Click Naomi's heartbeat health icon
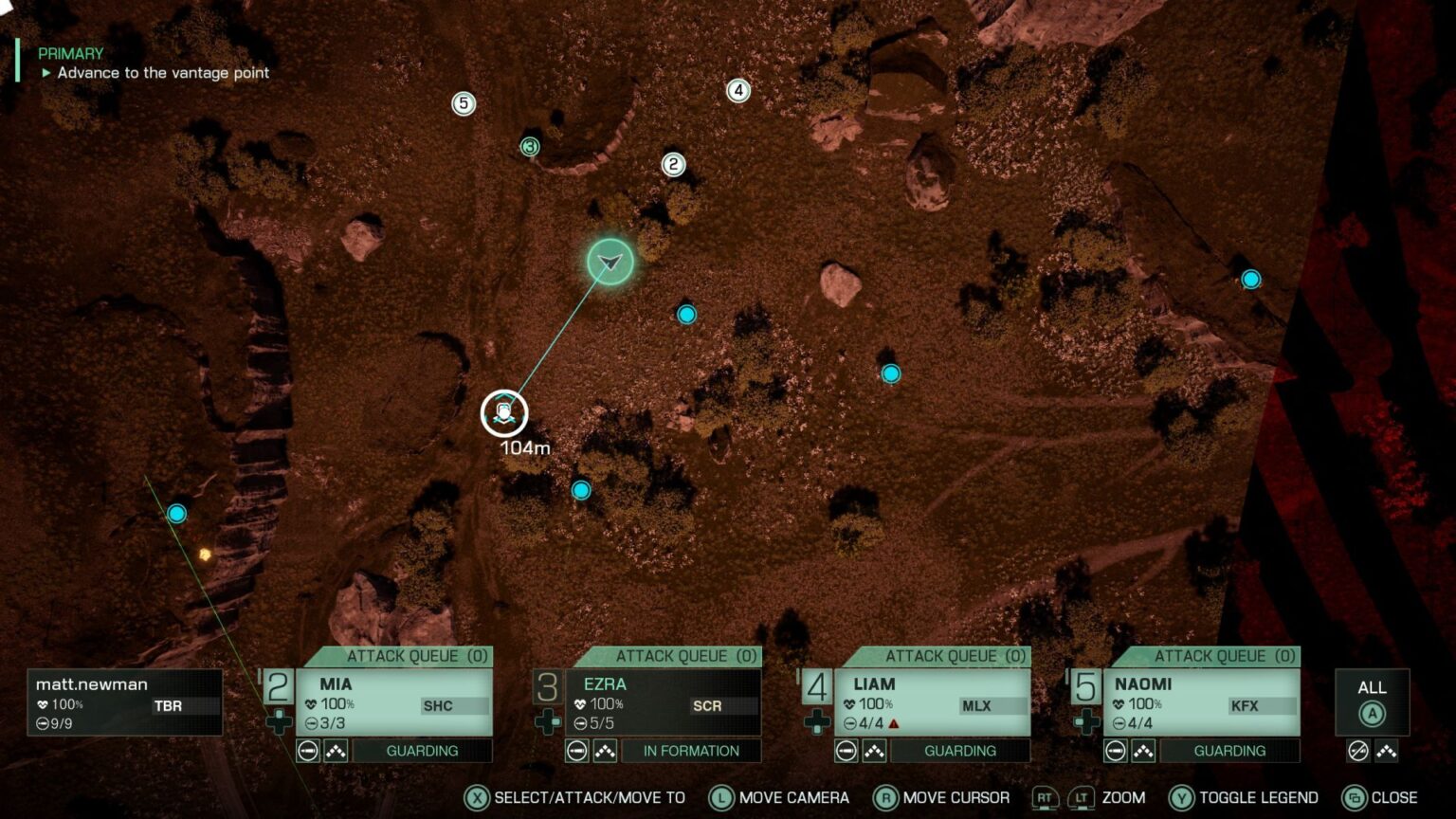Screen dimensions: 1456x819 click(1119, 705)
